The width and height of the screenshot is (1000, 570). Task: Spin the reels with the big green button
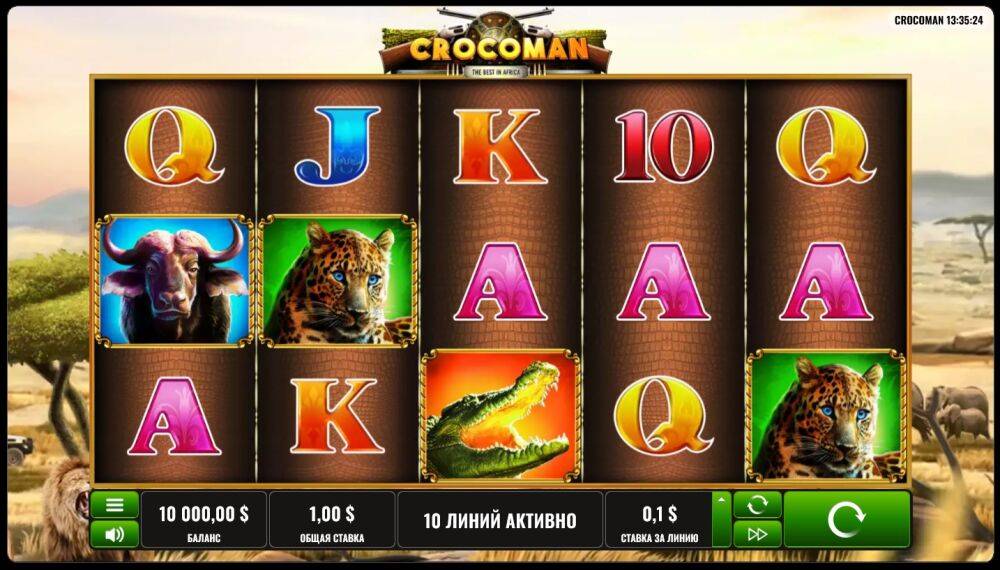(x=846, y=519)
